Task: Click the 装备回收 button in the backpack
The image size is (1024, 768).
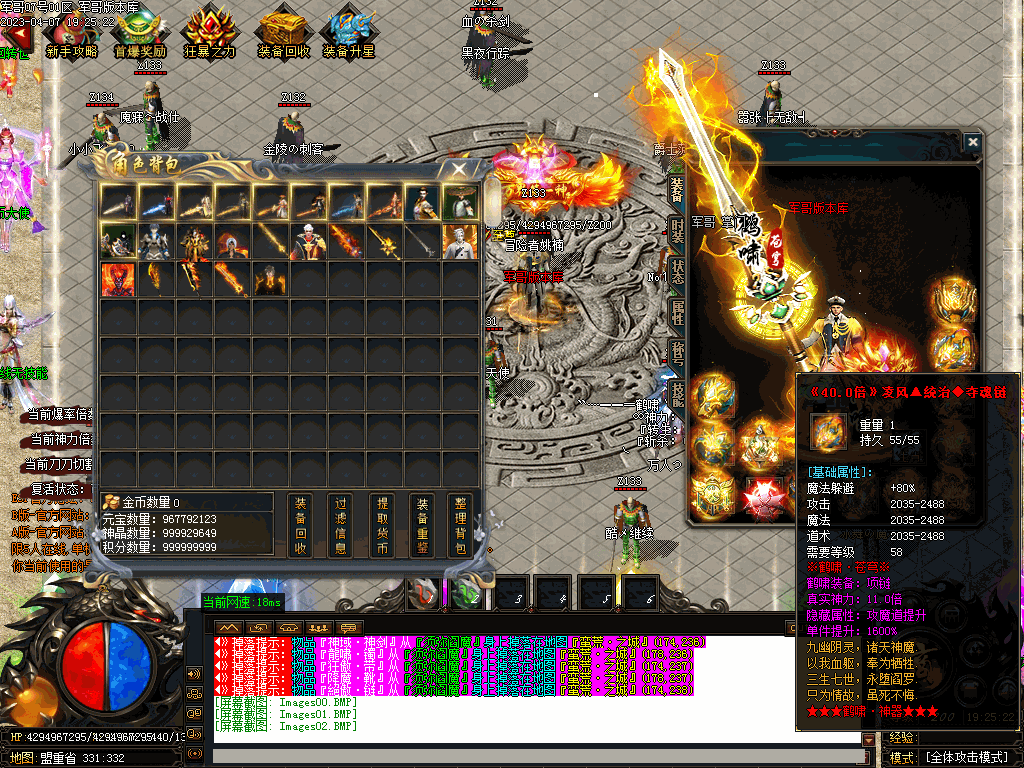Action: [301, 525]
